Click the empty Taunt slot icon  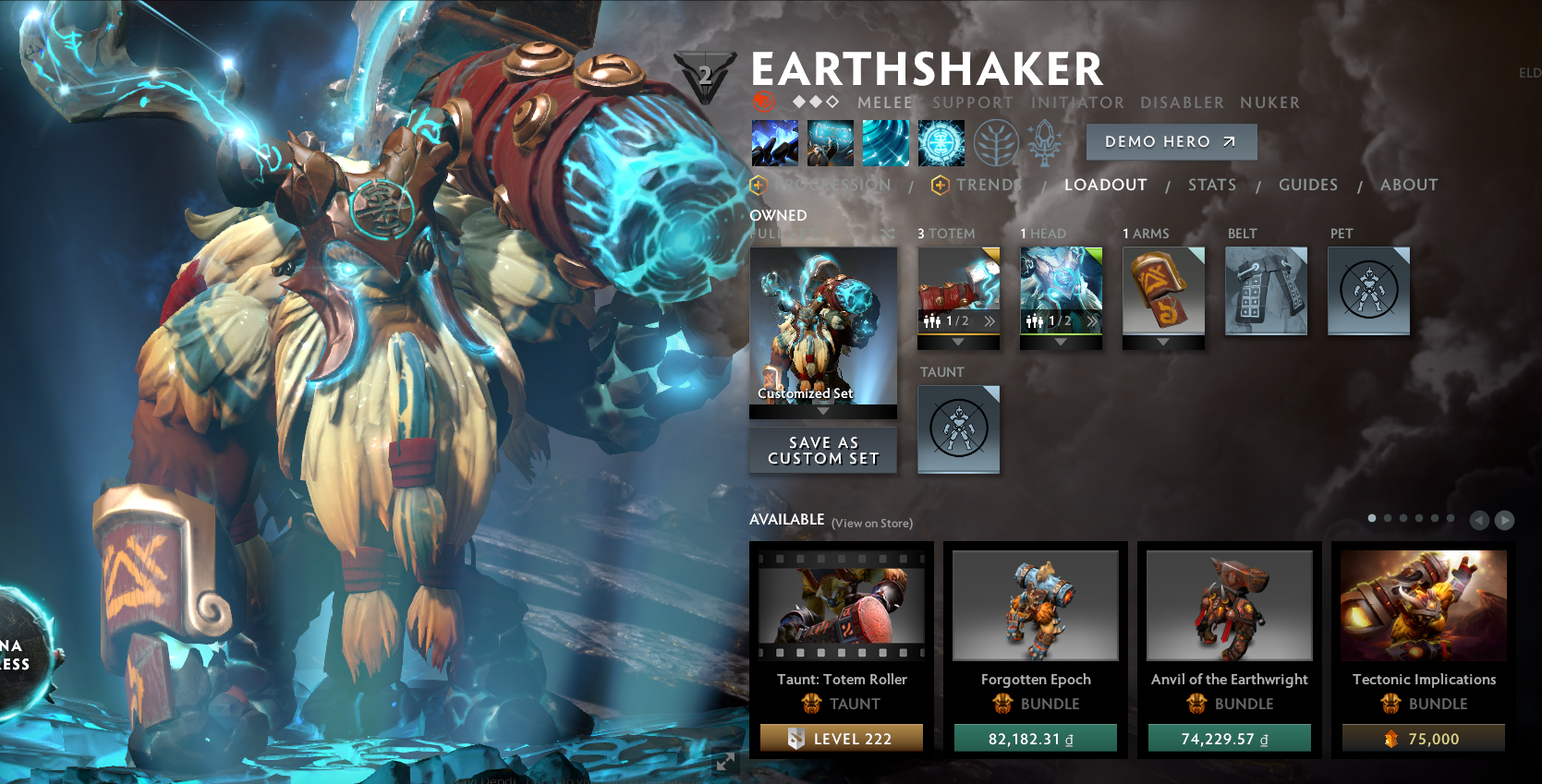pyautogui.click(x=959, y=429)
